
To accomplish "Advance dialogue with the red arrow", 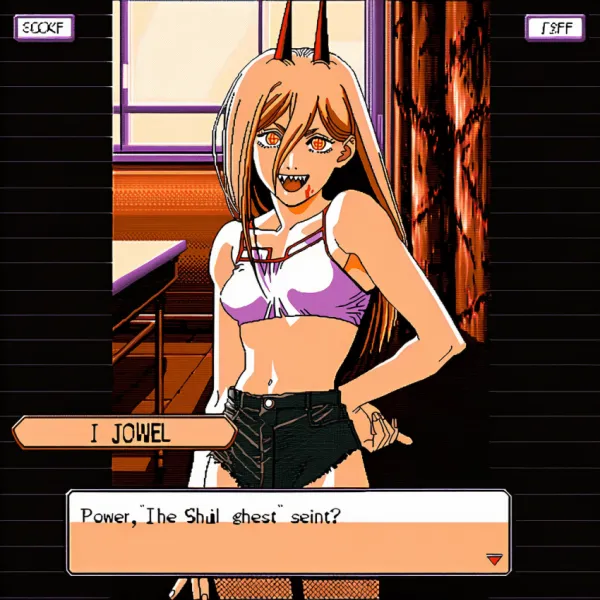I will click(x=492, y=560).
